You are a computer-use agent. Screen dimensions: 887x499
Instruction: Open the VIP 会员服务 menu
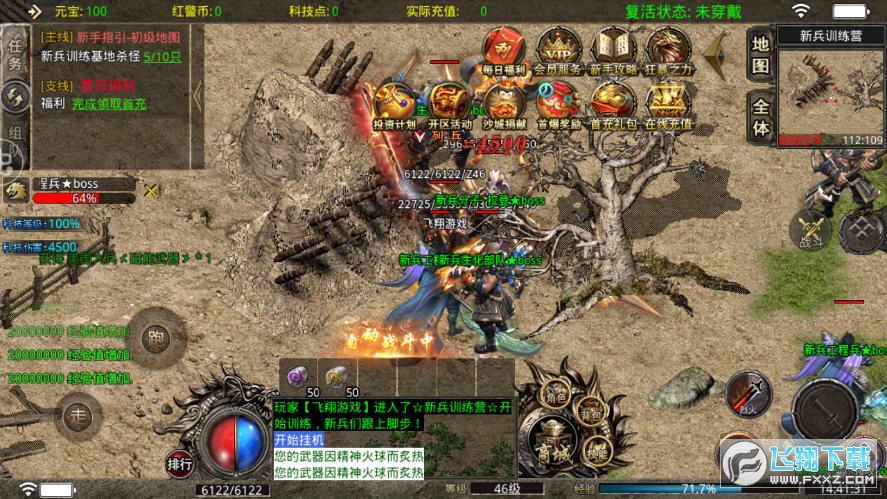pos(558,50)
